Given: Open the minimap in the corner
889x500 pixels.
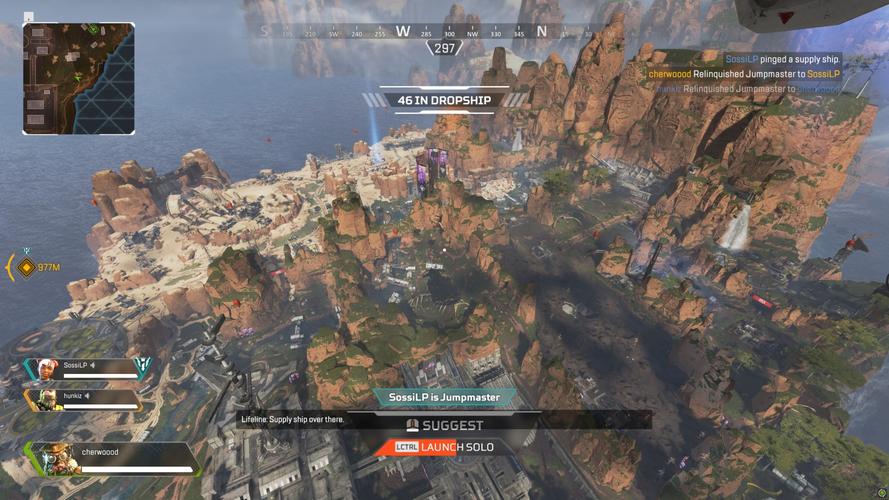Looking at the screenshot, I should 78,78.
